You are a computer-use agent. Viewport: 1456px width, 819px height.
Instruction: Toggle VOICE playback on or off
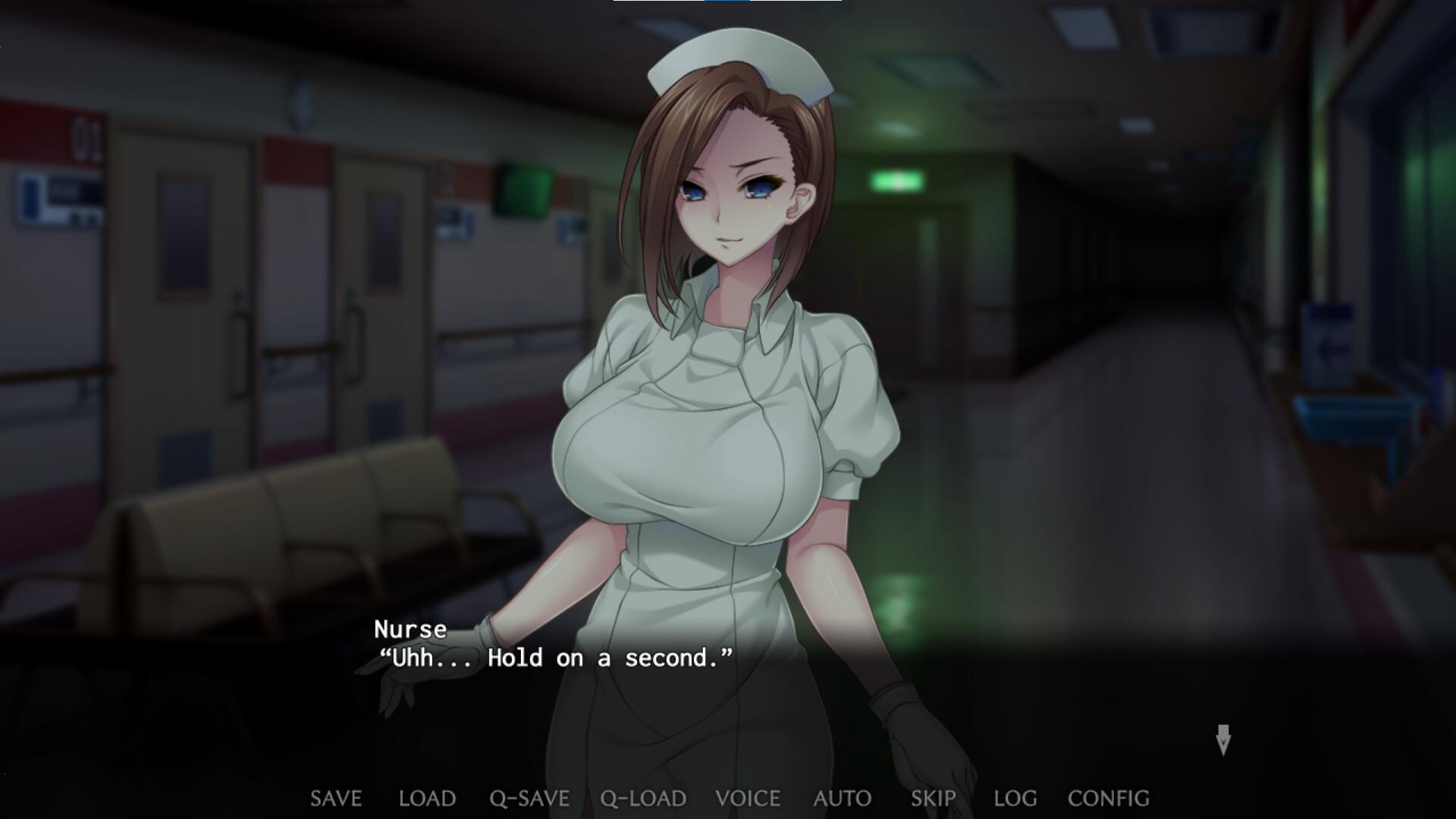point(748,798)
